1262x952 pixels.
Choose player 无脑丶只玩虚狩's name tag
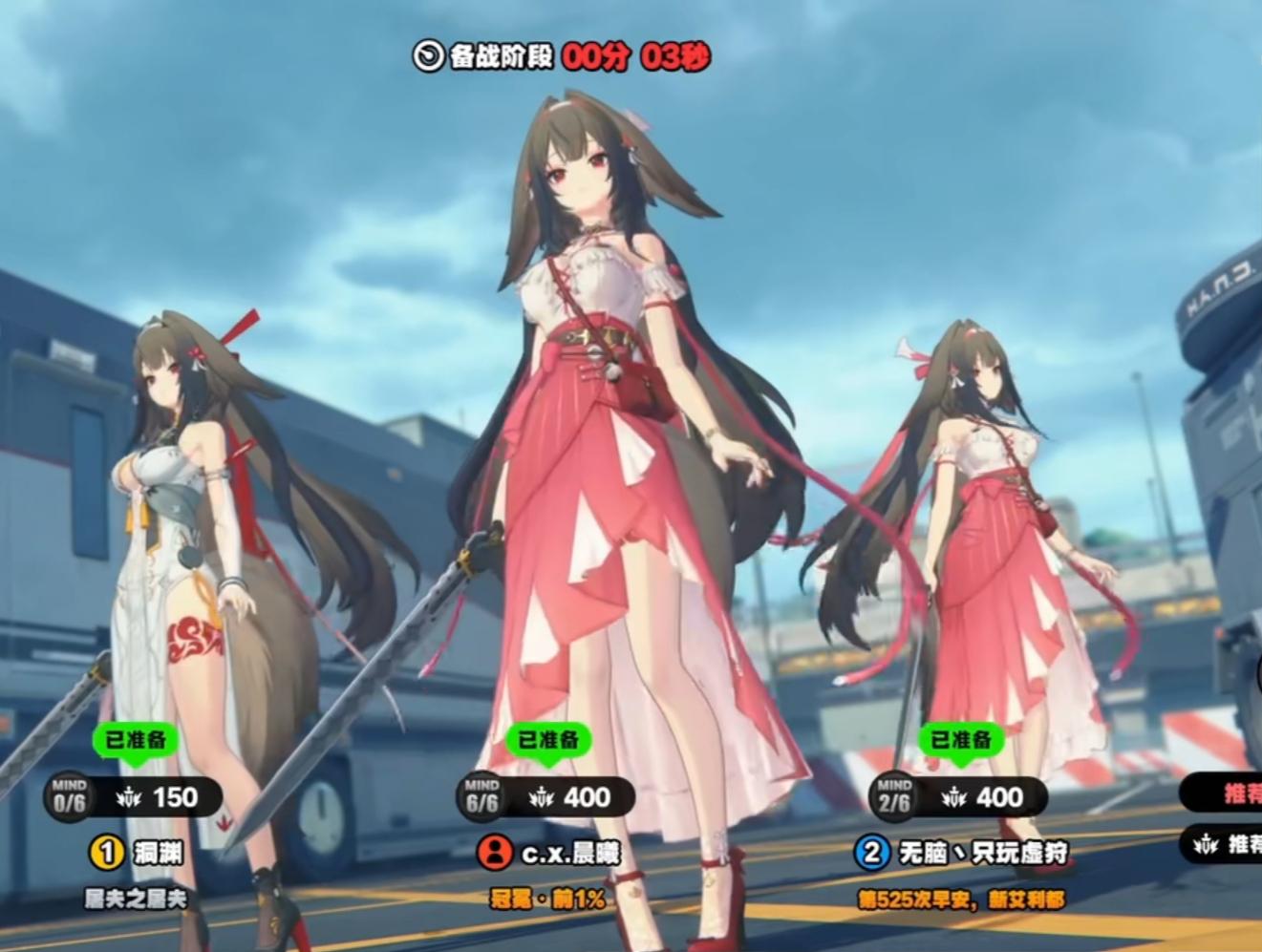[983, 852]
